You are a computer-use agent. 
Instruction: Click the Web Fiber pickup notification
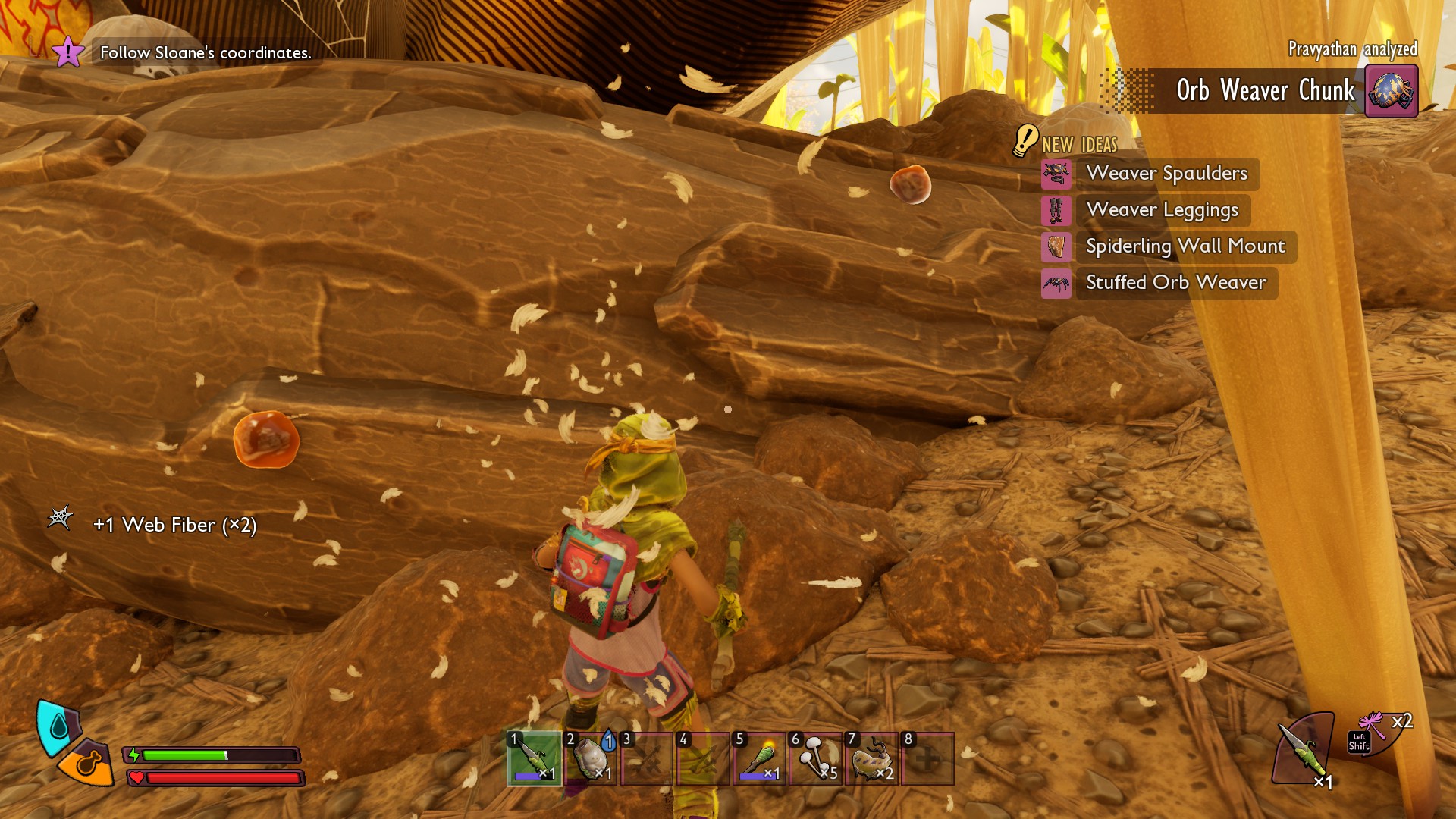tap(174, 525)
